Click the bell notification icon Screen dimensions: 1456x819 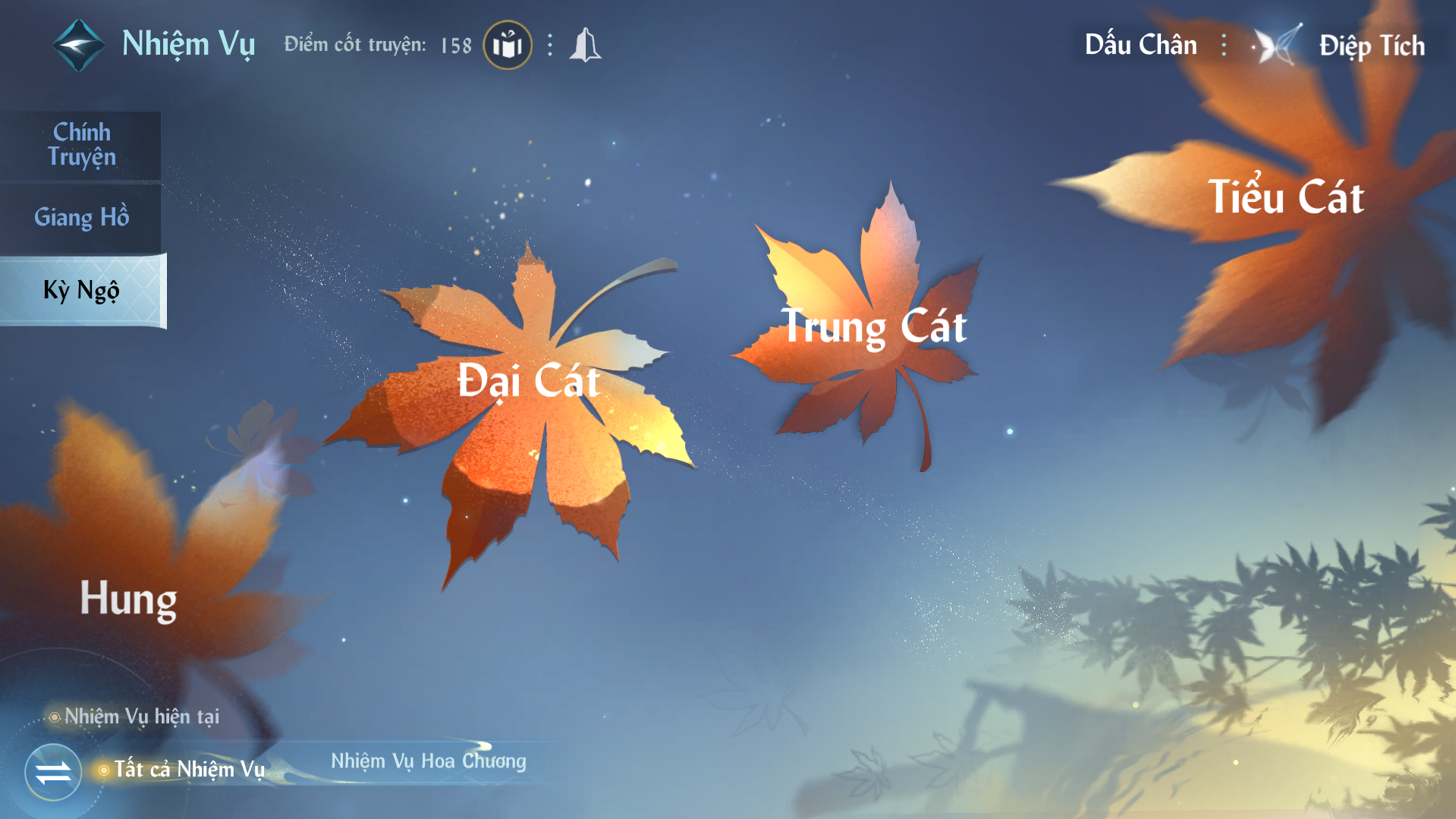(x=585, y=46)
